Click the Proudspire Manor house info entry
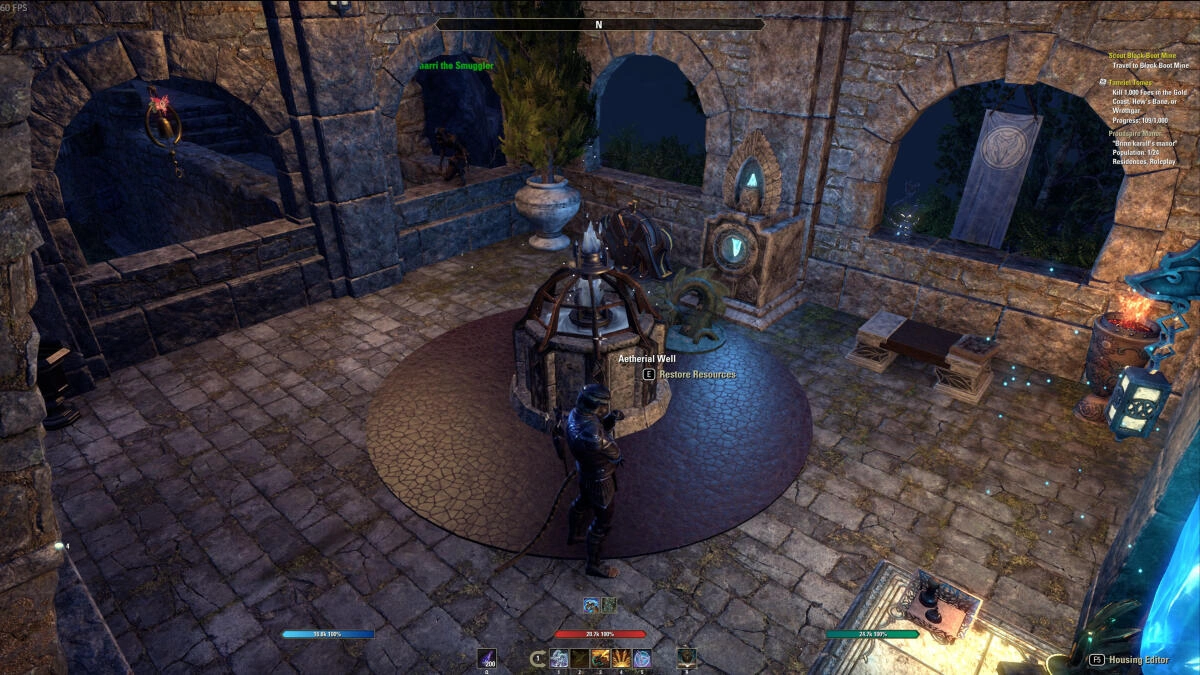Viewport: 1200px width, 675px height. click(x=1132, y=133)
